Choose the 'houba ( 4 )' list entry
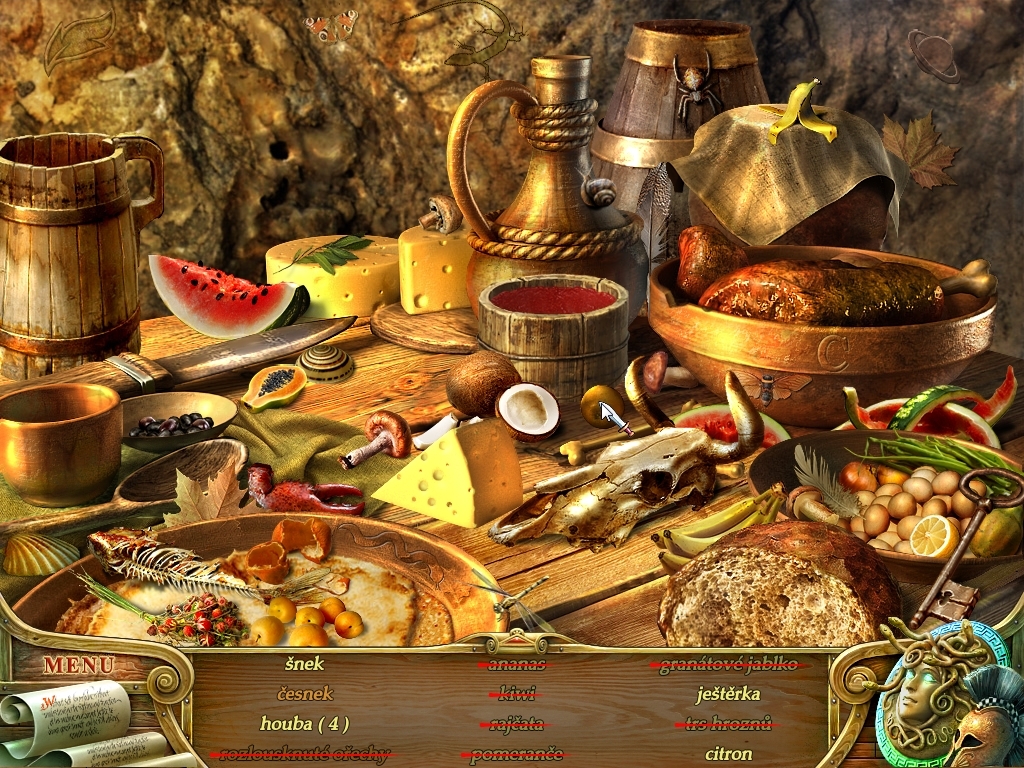This screenshot has height=768, width=1024. pos(304,723)
